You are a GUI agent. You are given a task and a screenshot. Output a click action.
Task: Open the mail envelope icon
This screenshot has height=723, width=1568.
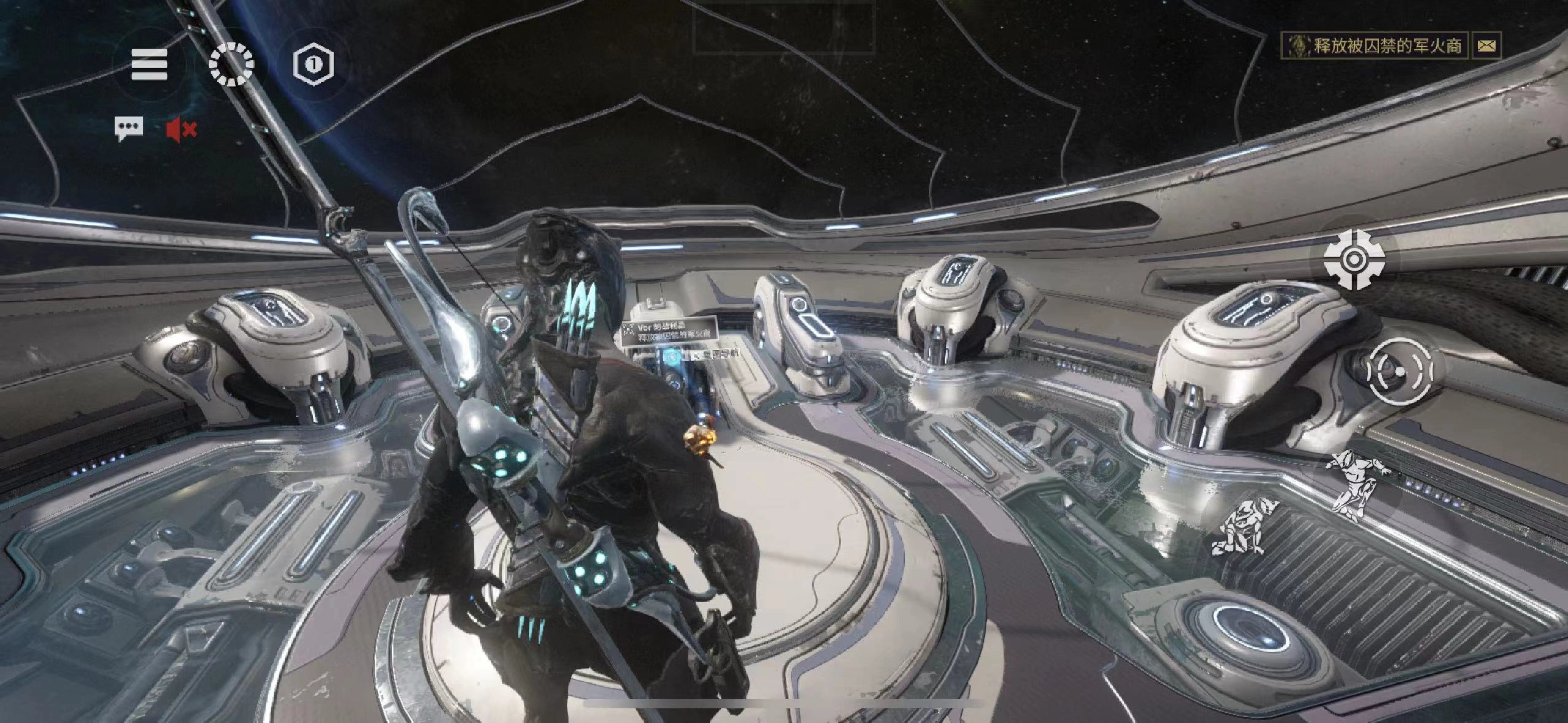(1486, 45)
